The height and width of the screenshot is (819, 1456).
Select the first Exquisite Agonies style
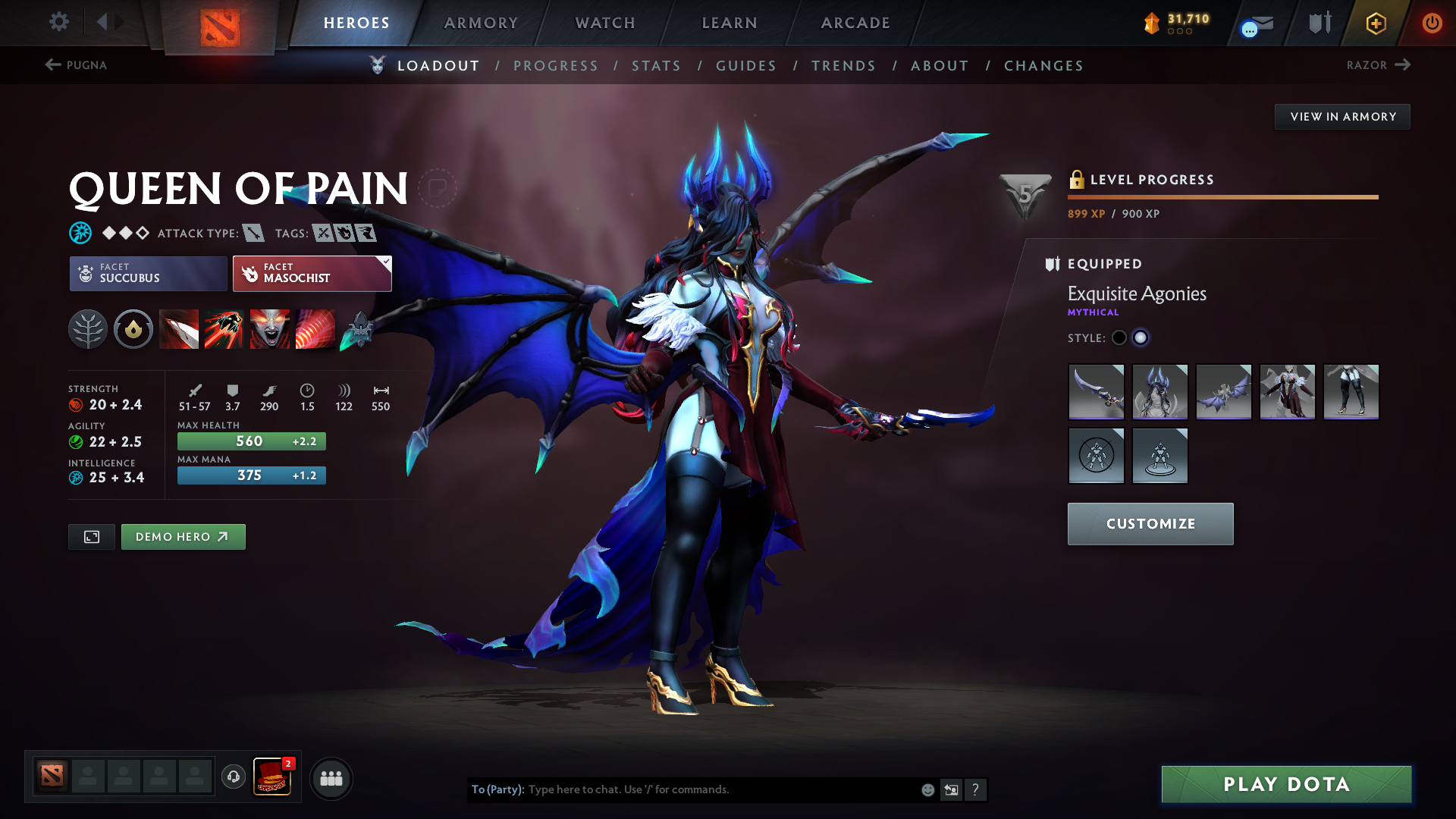1119,337
